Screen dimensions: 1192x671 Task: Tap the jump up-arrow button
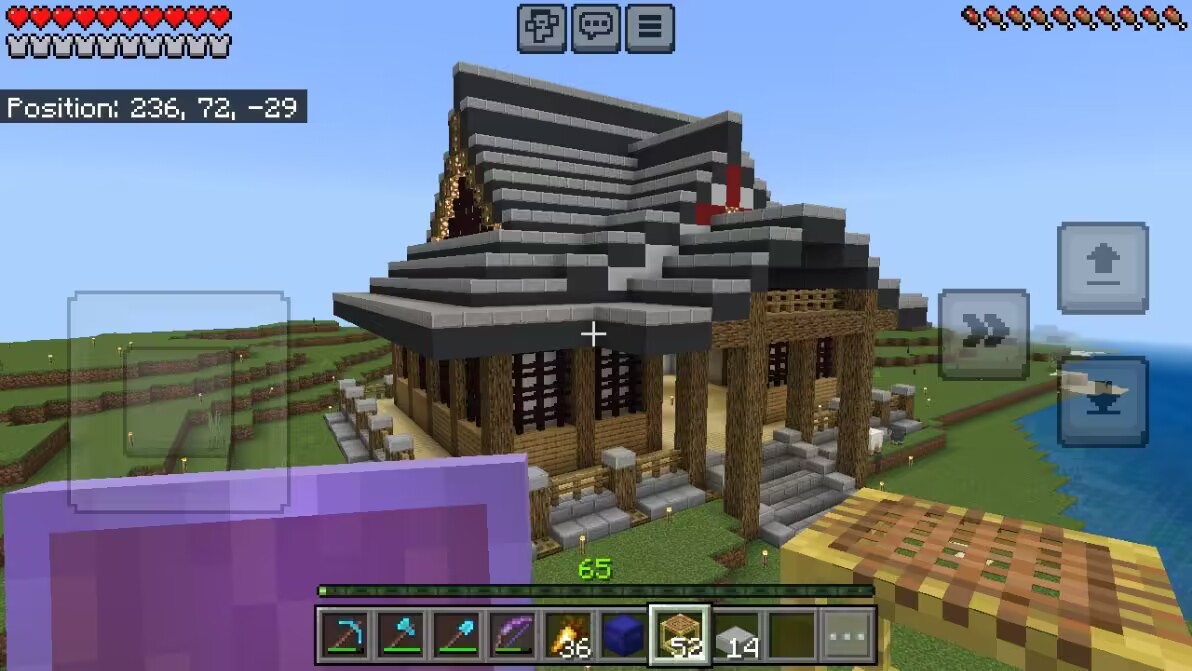click(x=1102, y=267)
